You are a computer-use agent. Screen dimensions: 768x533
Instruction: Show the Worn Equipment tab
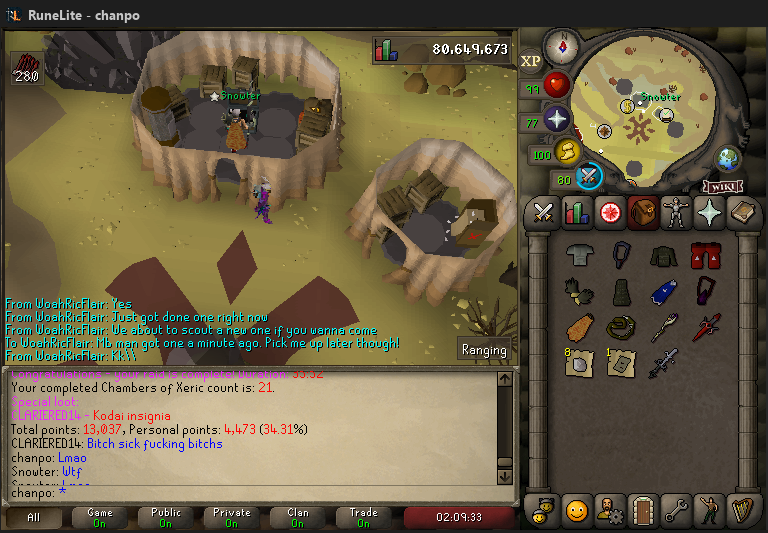(x=677, y=212)
